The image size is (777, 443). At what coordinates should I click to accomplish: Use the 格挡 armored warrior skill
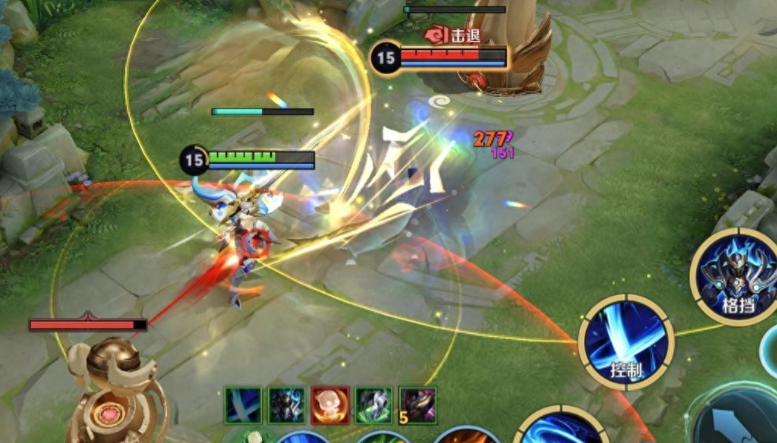click(736, 276)
